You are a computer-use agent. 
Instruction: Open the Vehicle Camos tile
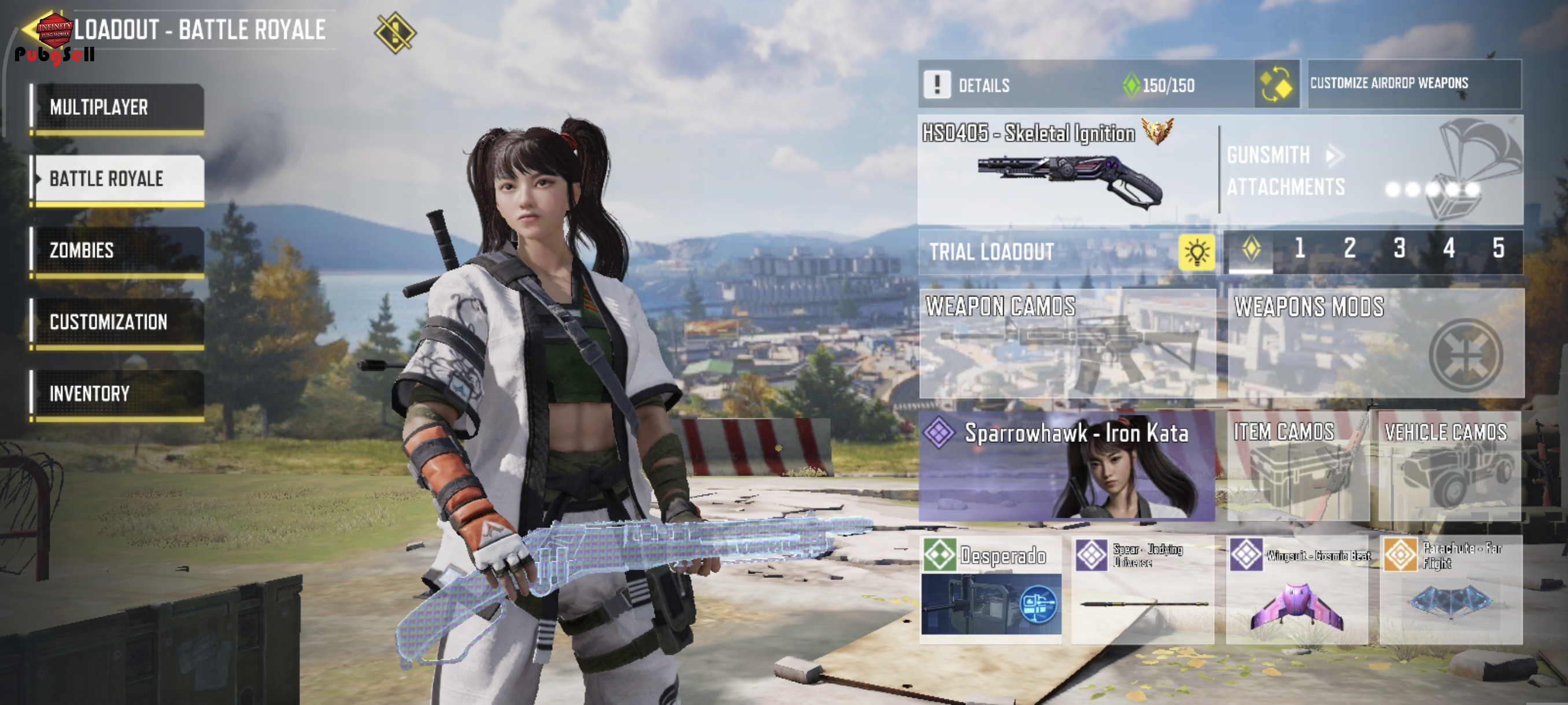pos(1449,466)
